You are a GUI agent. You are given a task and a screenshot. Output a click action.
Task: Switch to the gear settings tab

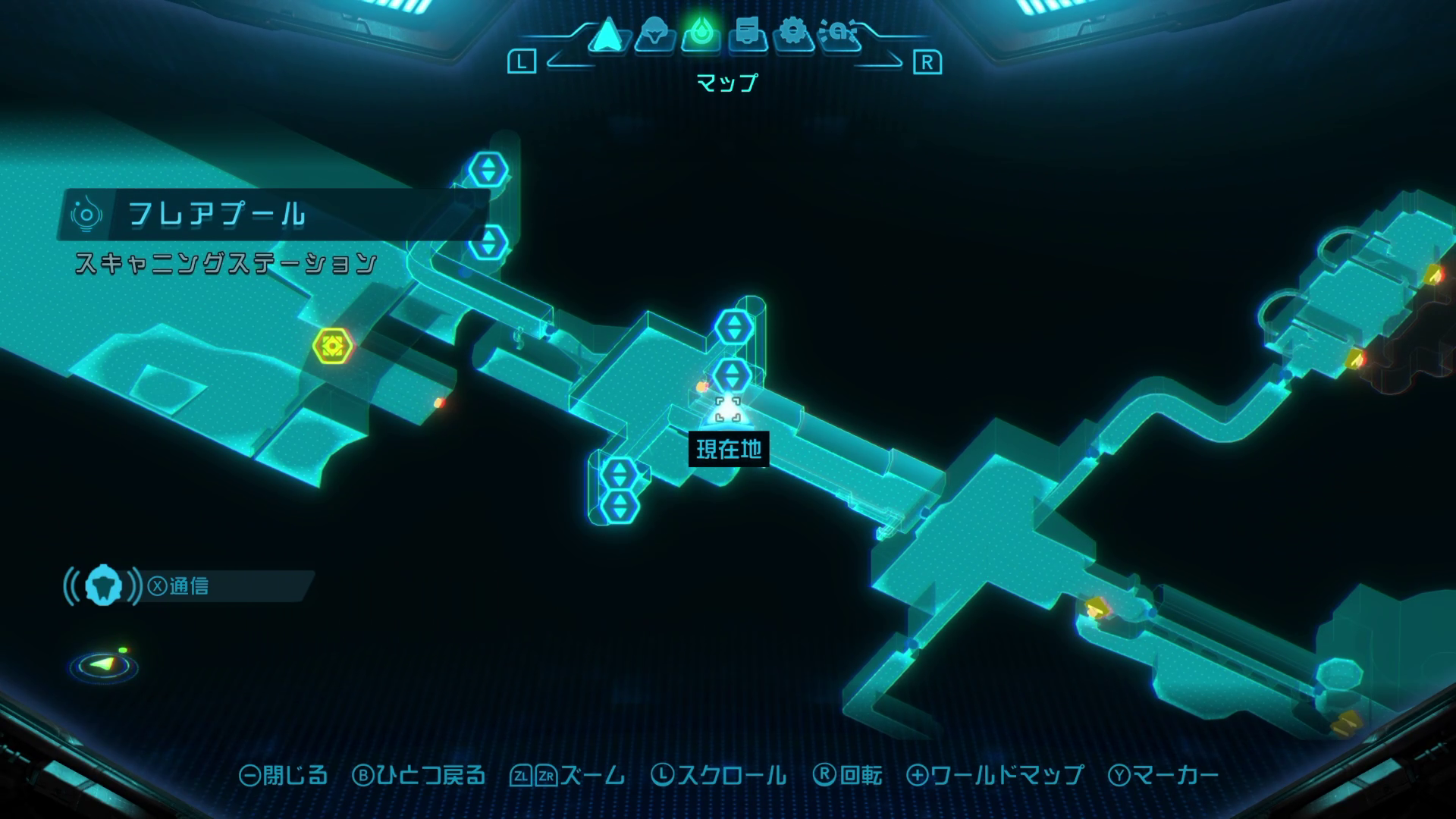pos(793,35)
